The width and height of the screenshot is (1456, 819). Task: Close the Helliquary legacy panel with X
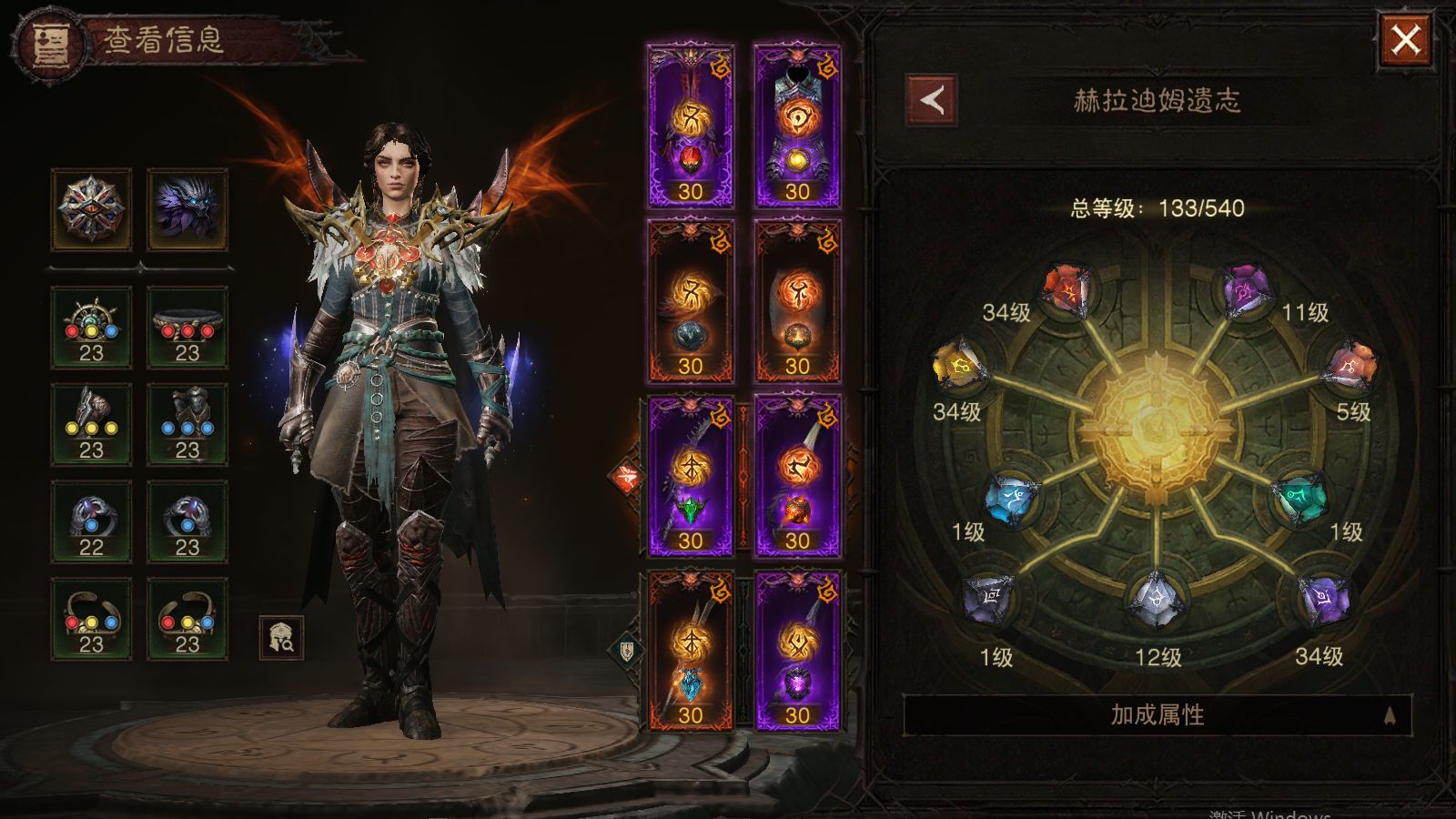[1405, 40]
